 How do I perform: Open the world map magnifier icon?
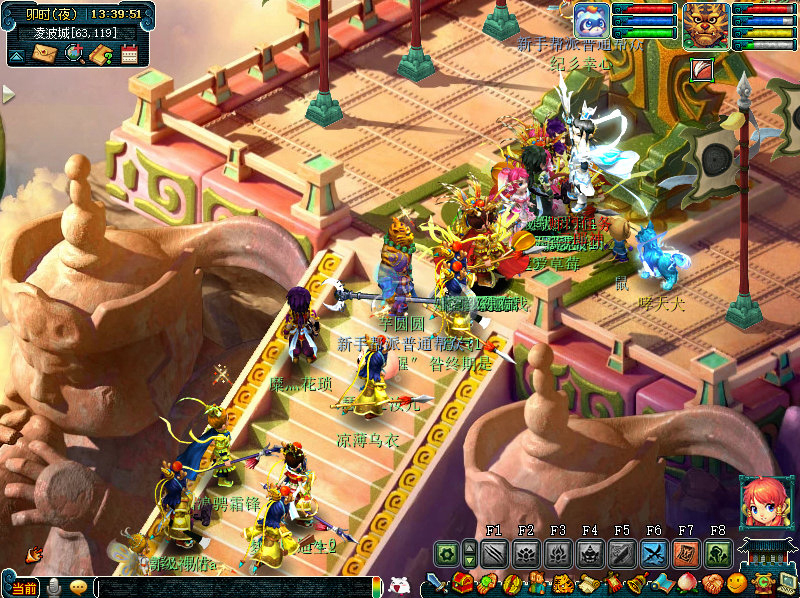[x=73, y=54]
